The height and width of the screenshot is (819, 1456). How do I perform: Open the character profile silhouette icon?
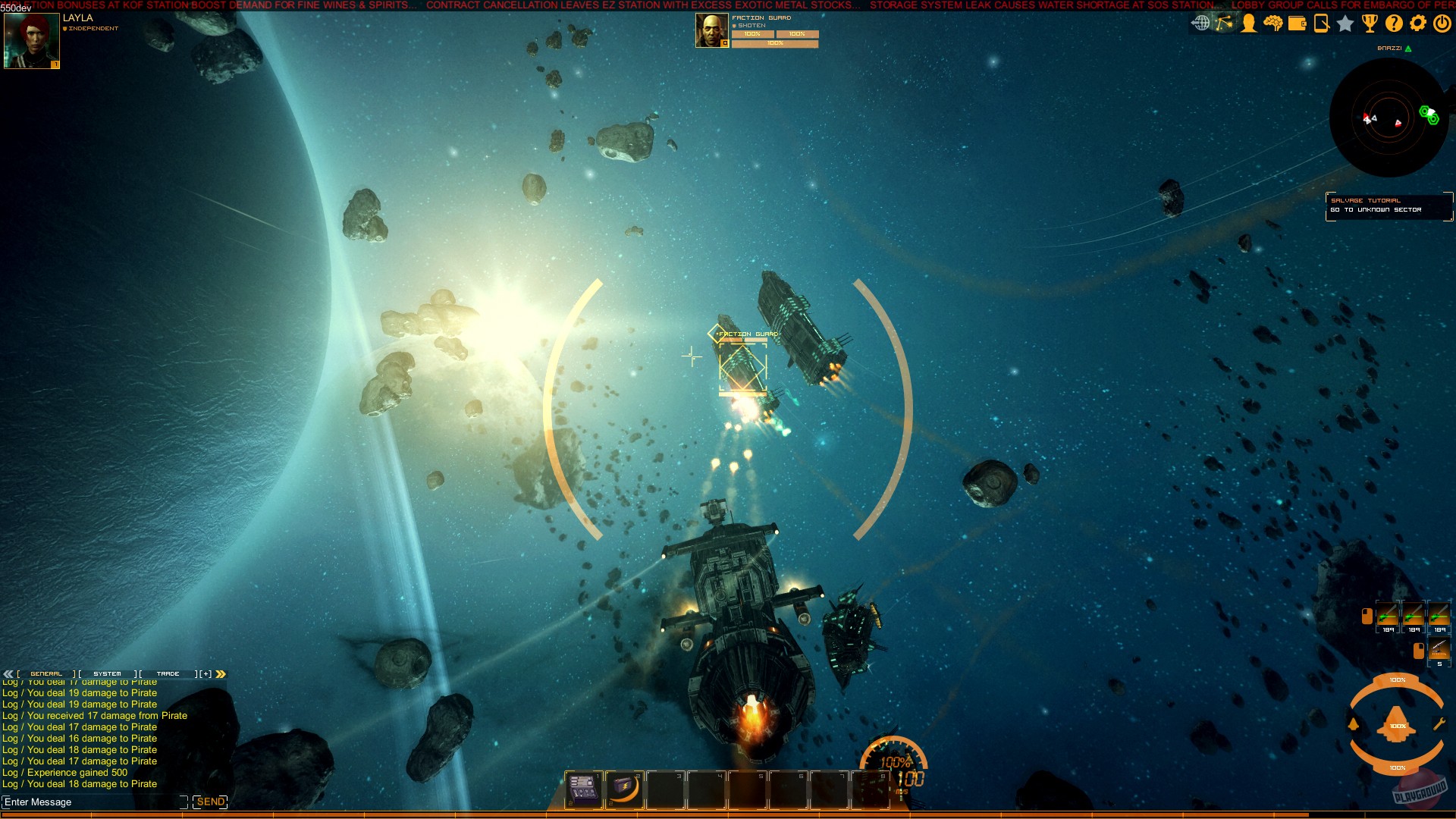tap(1248, 23)
